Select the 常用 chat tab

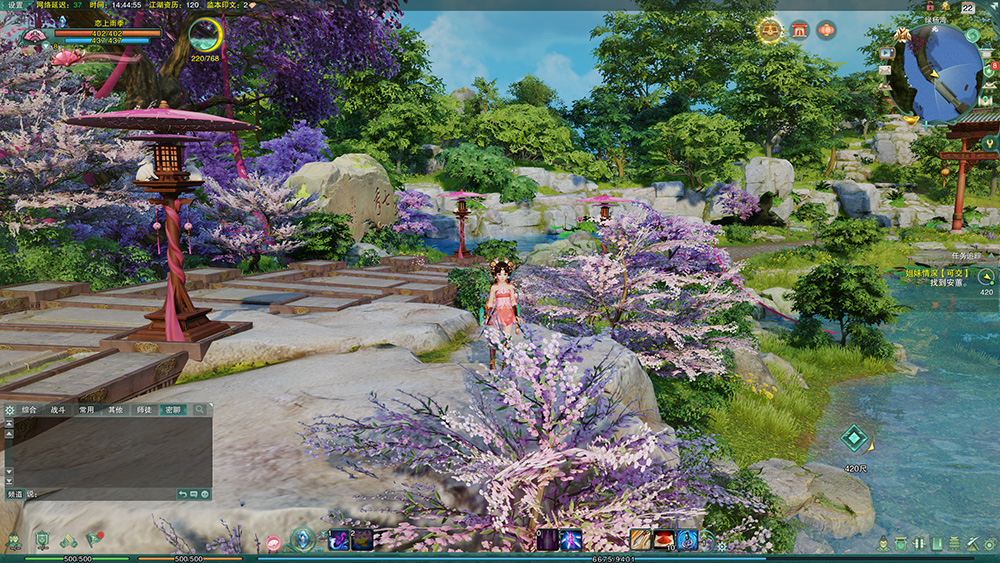tap(87, 410)
